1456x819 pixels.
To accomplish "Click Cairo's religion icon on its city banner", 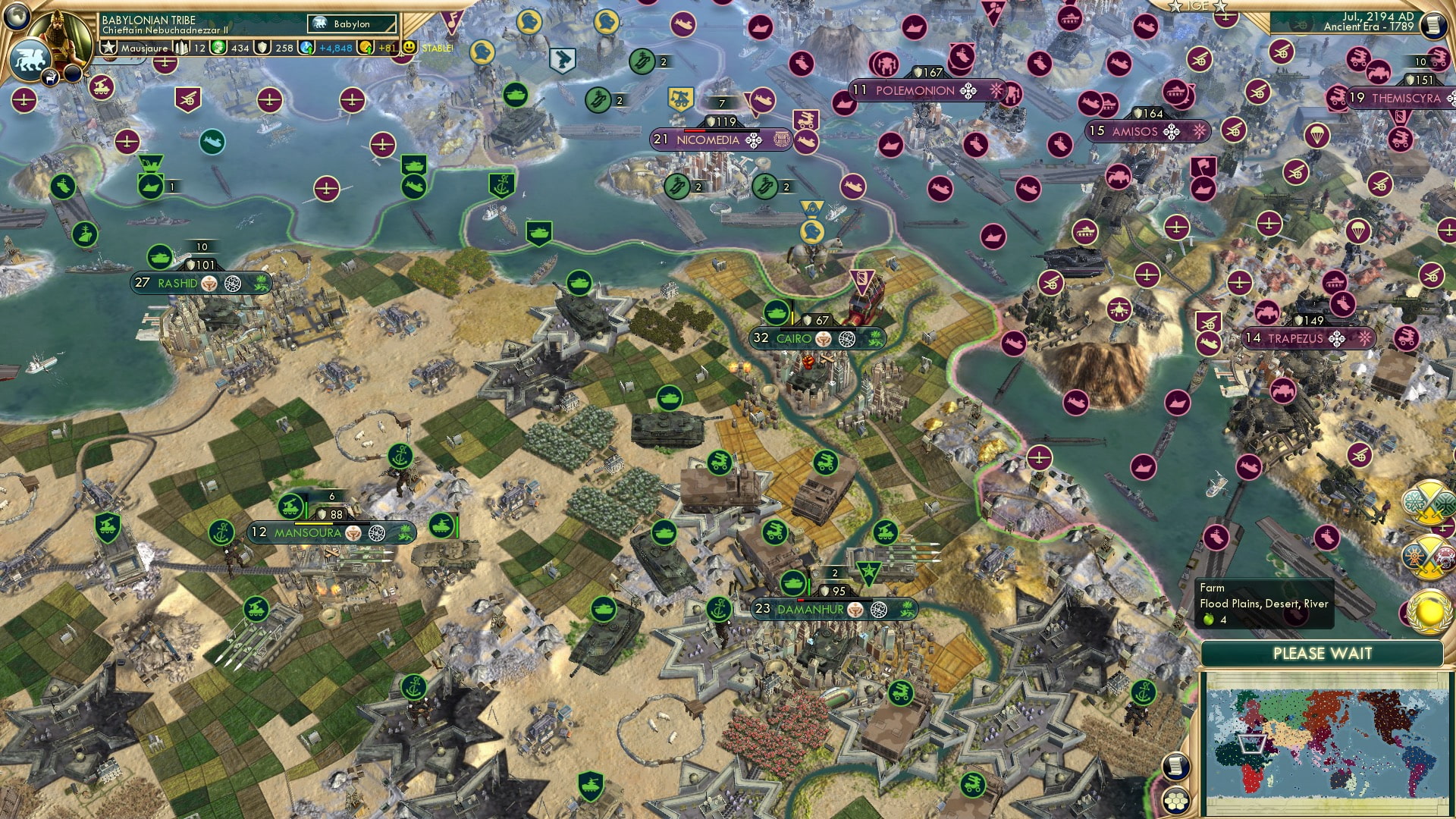I will point(824,339).
